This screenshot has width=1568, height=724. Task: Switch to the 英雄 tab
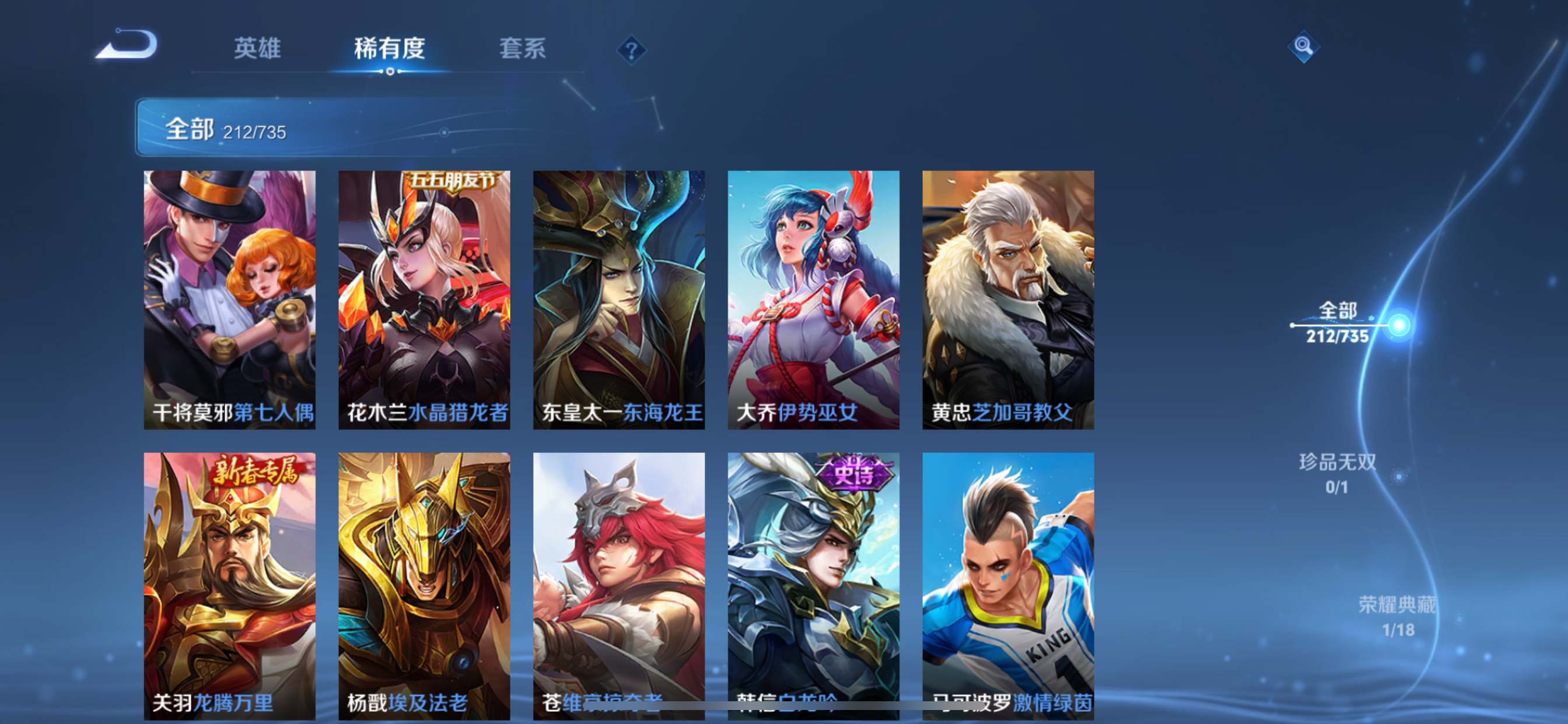(x=256, y=48)
